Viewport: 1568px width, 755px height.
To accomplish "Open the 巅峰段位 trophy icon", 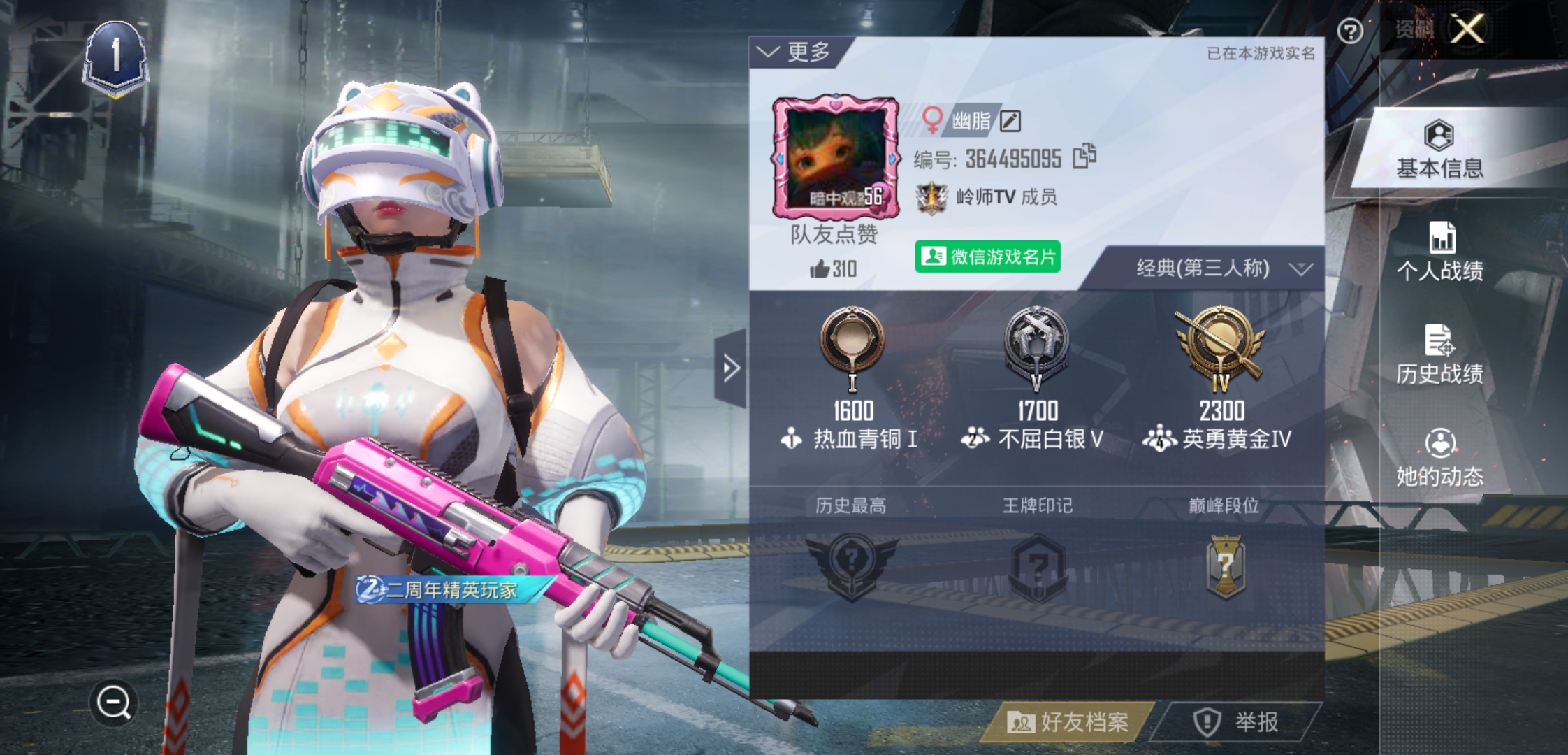I will (x=1224, y=566).
